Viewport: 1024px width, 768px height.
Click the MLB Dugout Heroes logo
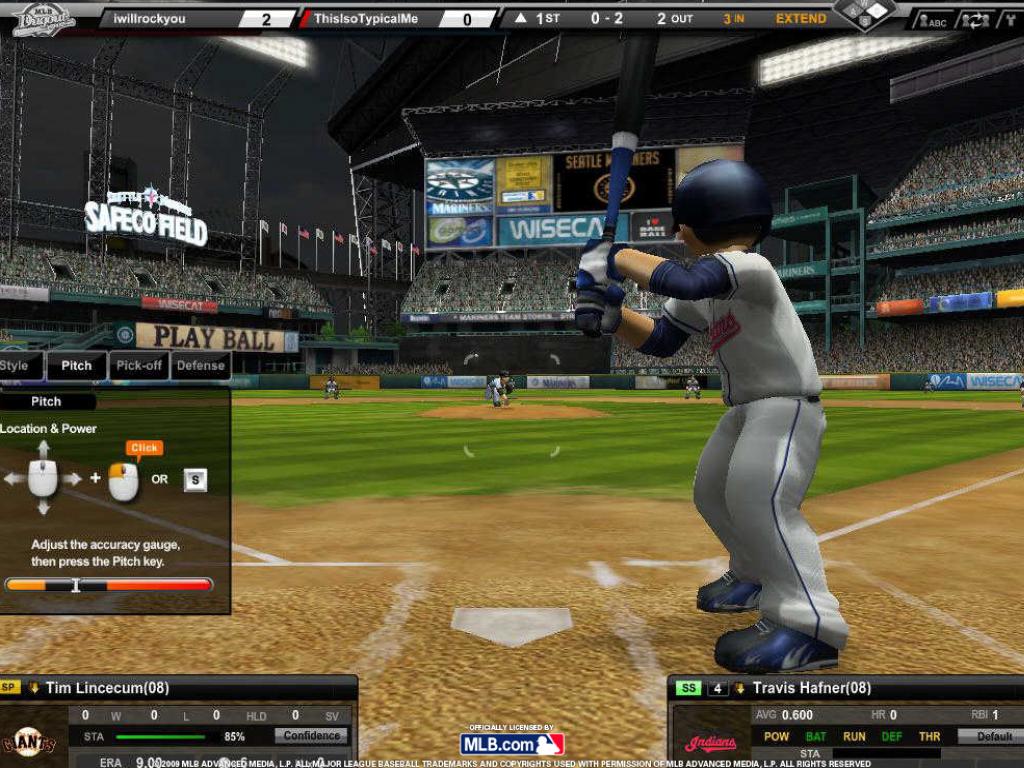[x=43, y=19]
